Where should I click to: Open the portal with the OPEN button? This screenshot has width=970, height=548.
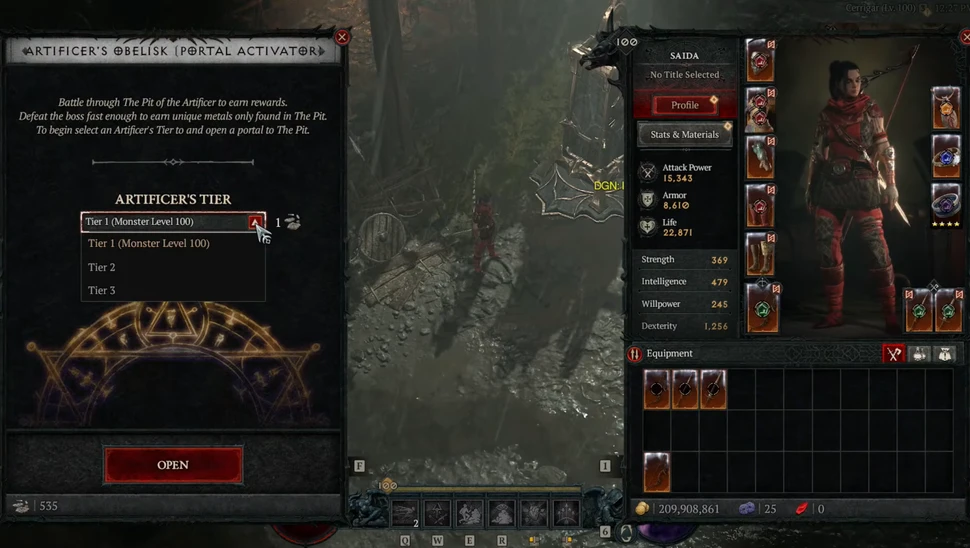click(x=173, y=465)
